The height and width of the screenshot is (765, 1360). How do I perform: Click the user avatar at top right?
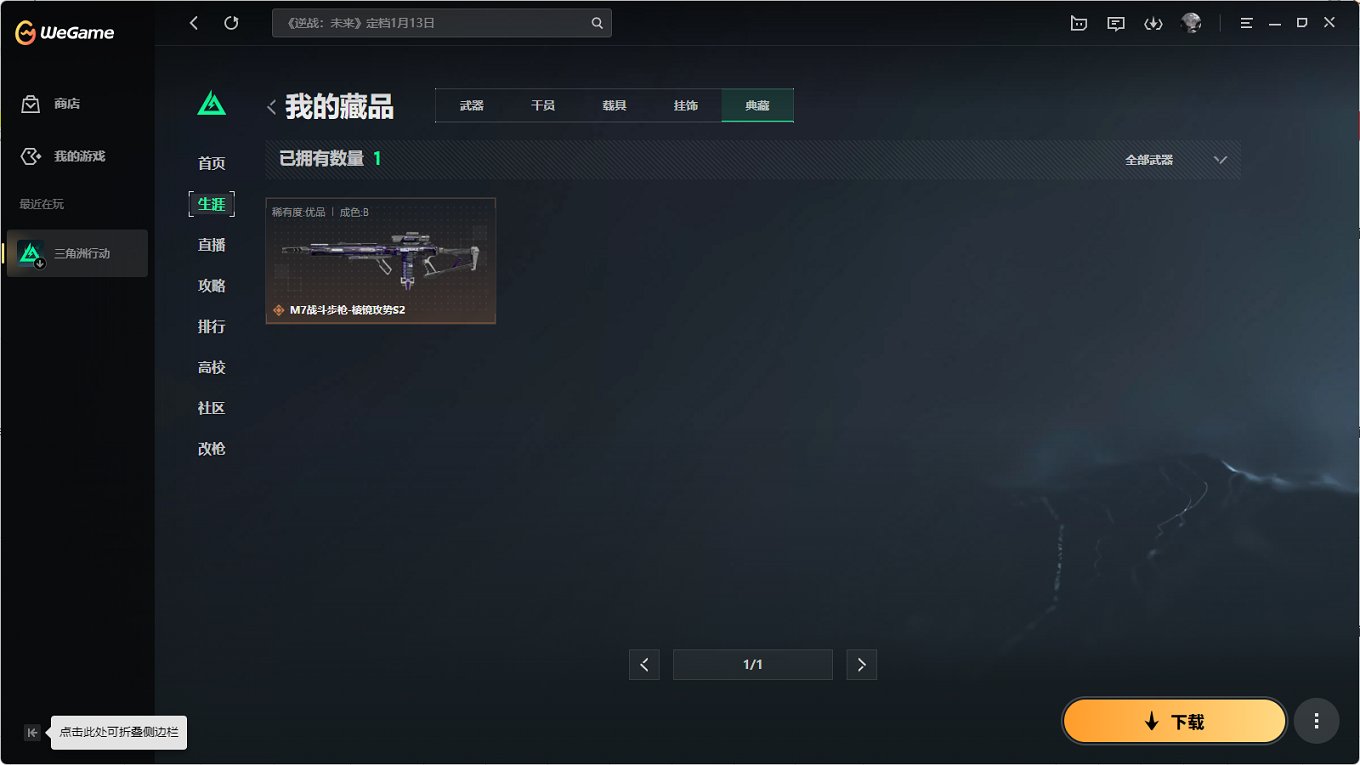pos(1190,23)
